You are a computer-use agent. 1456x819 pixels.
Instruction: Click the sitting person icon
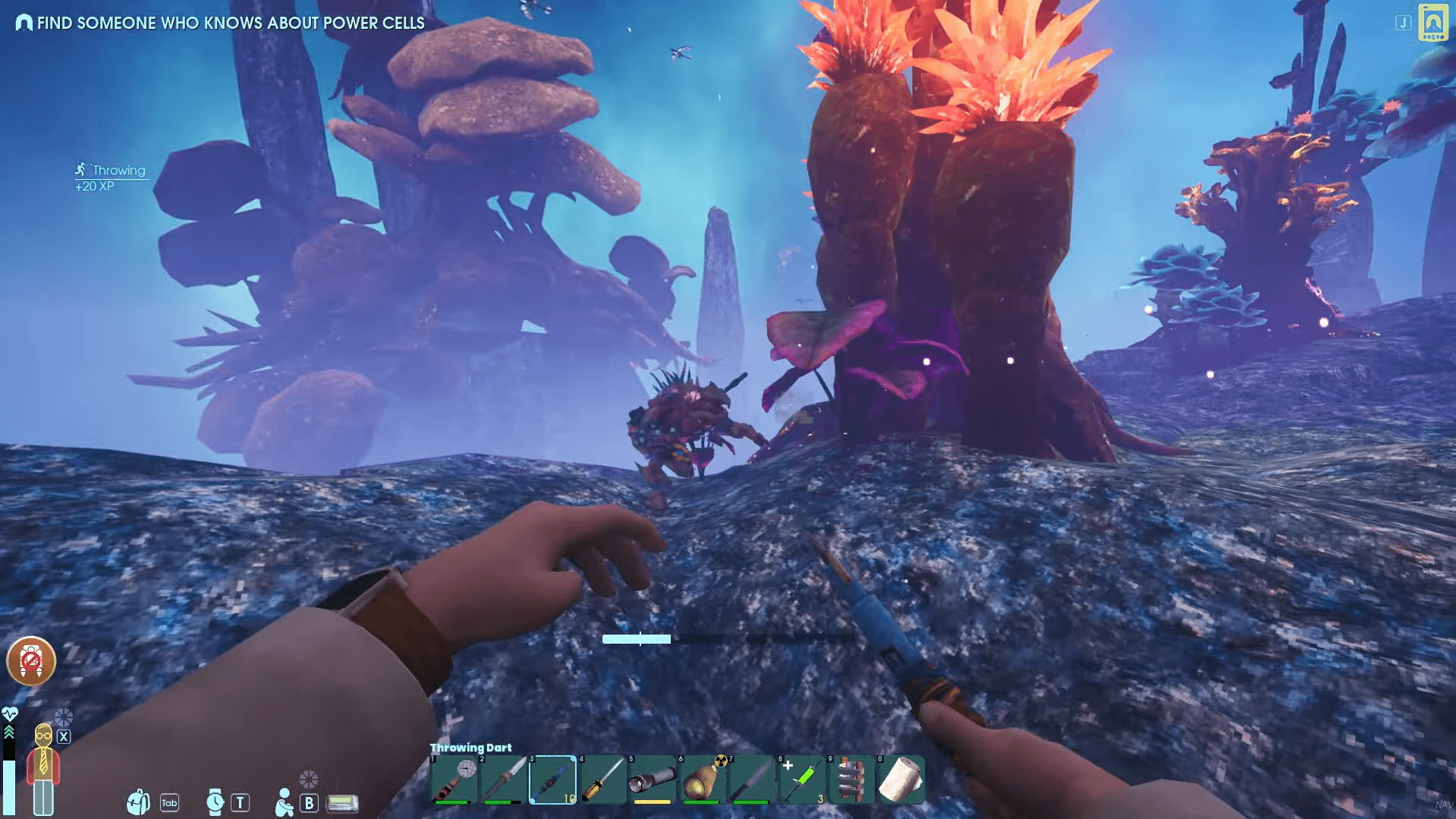[284, 802]
